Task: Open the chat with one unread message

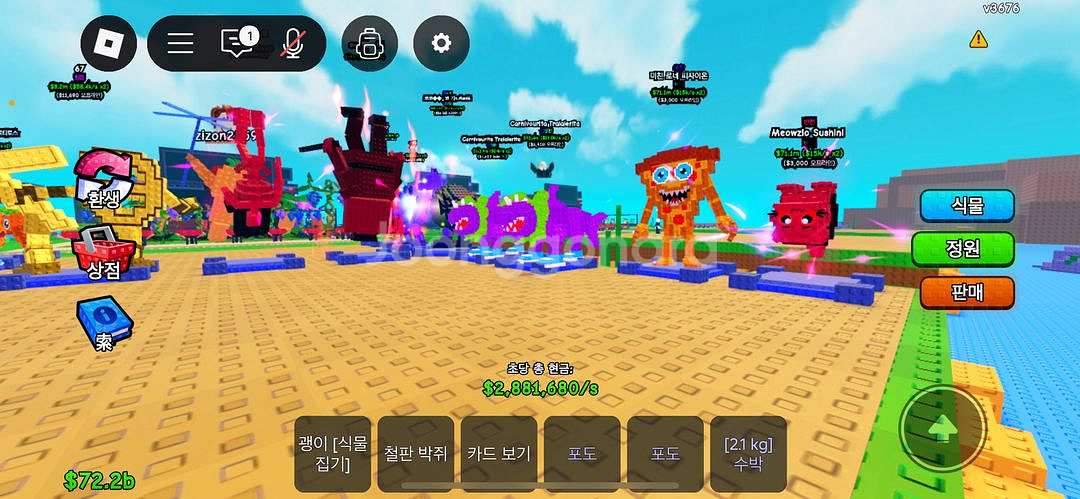Action: [x=238, y=43]
